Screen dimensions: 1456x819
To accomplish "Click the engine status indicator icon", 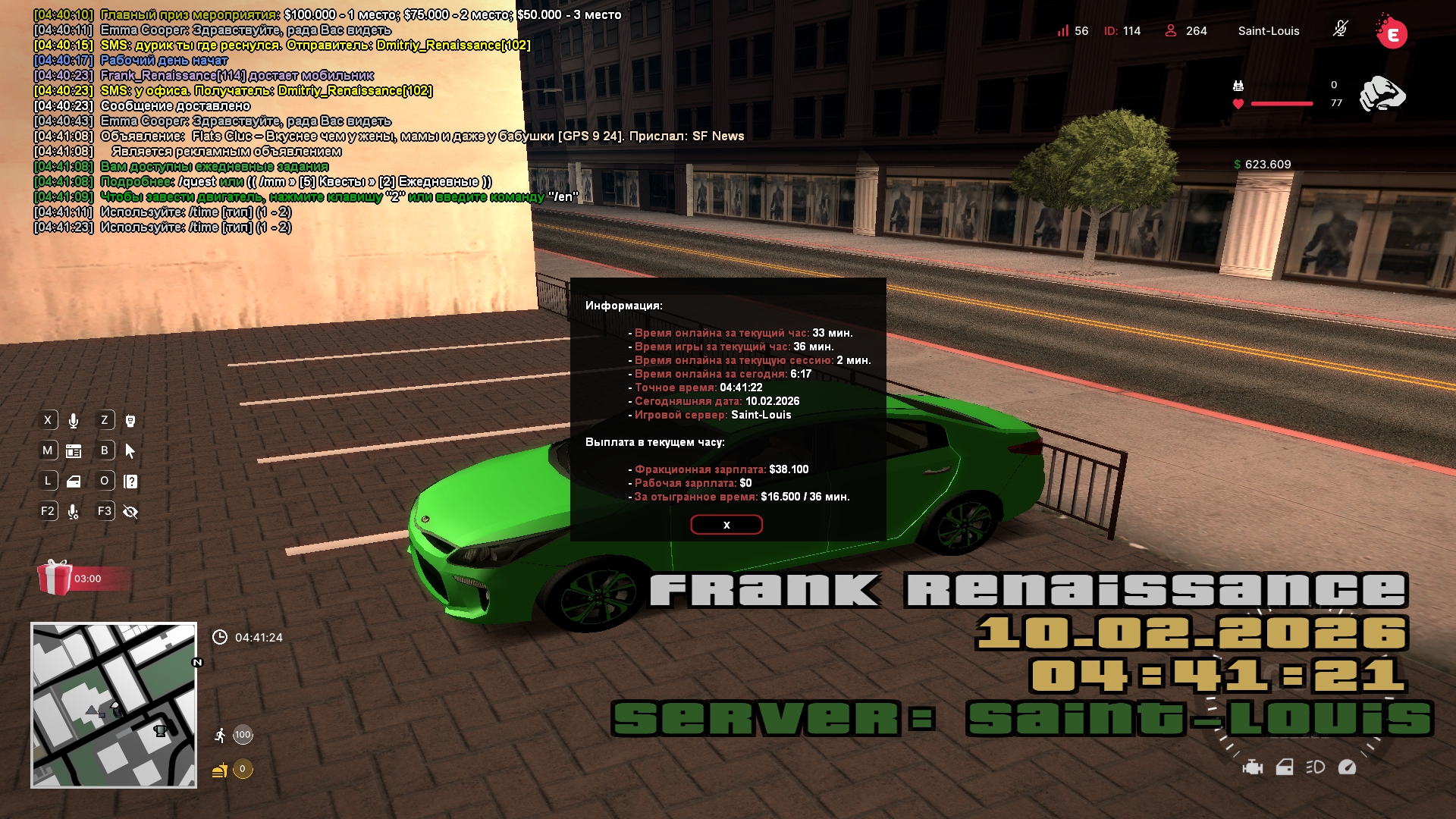I will (1252, 767).
